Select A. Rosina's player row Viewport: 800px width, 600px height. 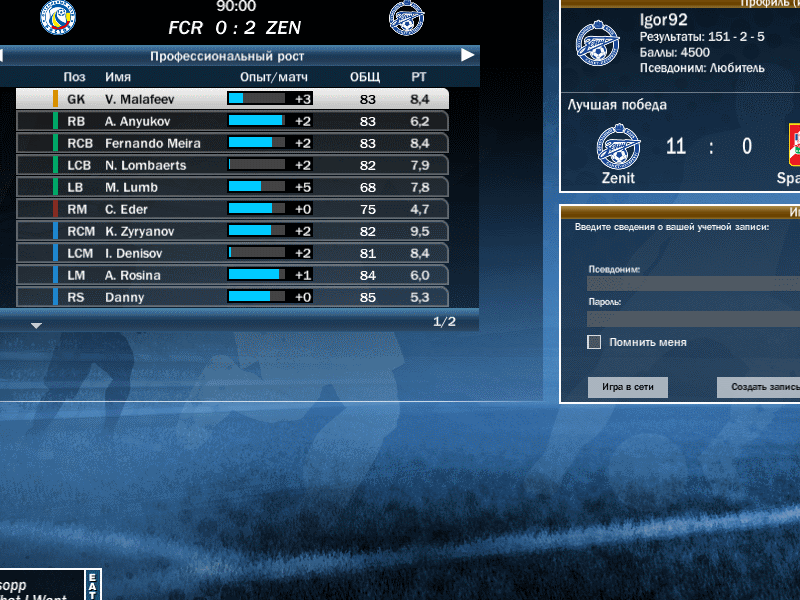point(232,275)
